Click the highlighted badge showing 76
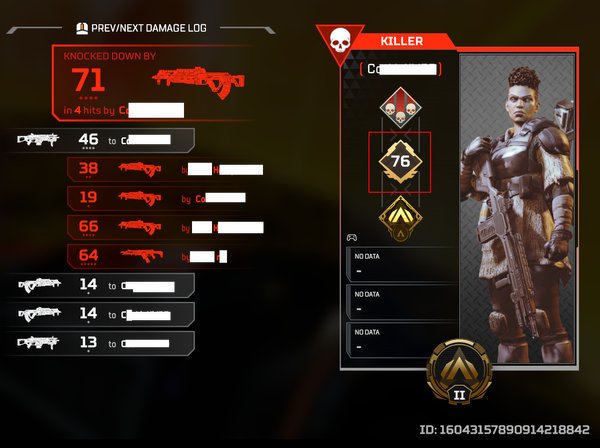Image resolution: width=600 pixels, height=448 pixels. [399, 162]
